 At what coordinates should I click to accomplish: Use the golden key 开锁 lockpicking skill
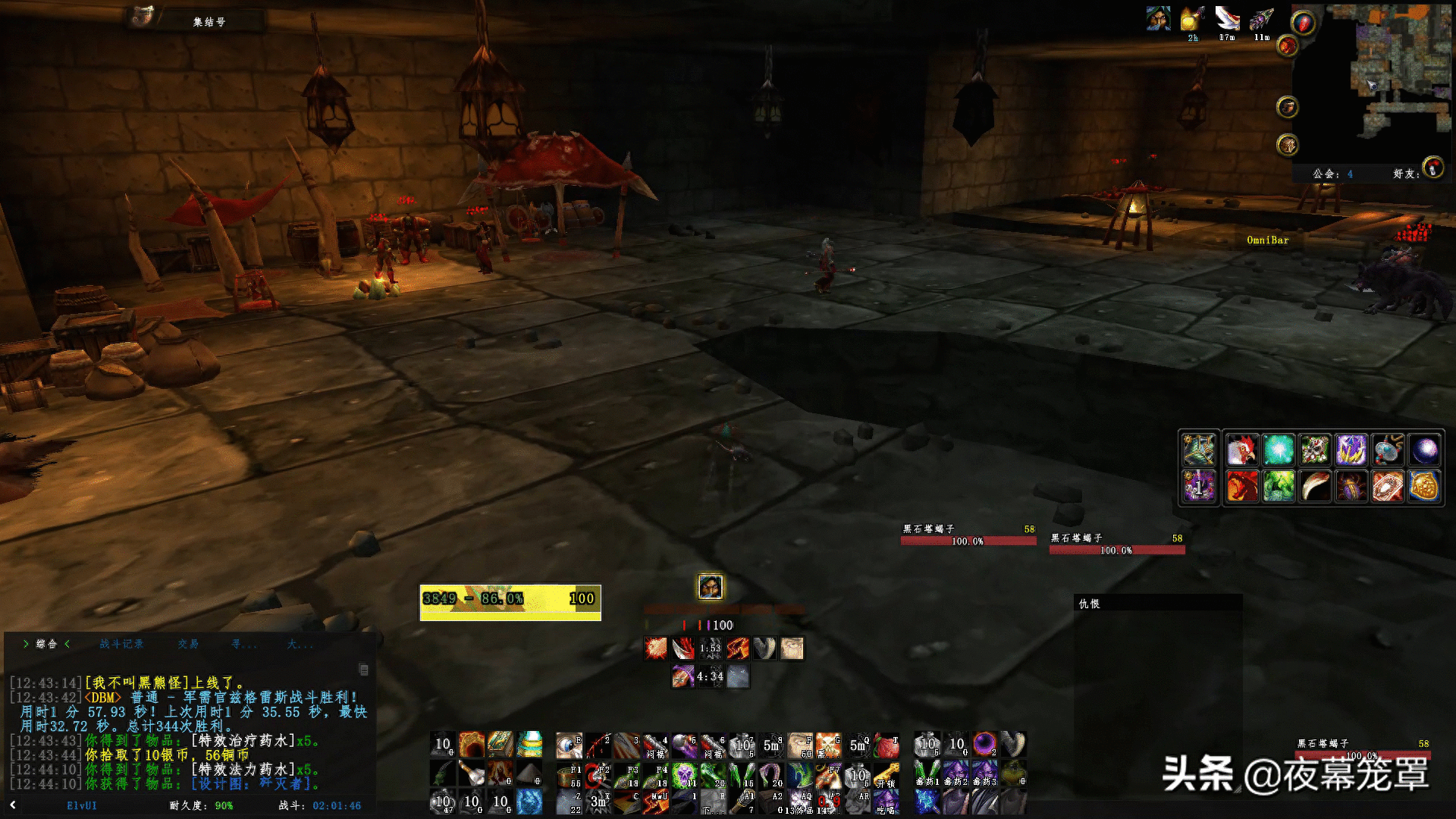tap(886, 775)
